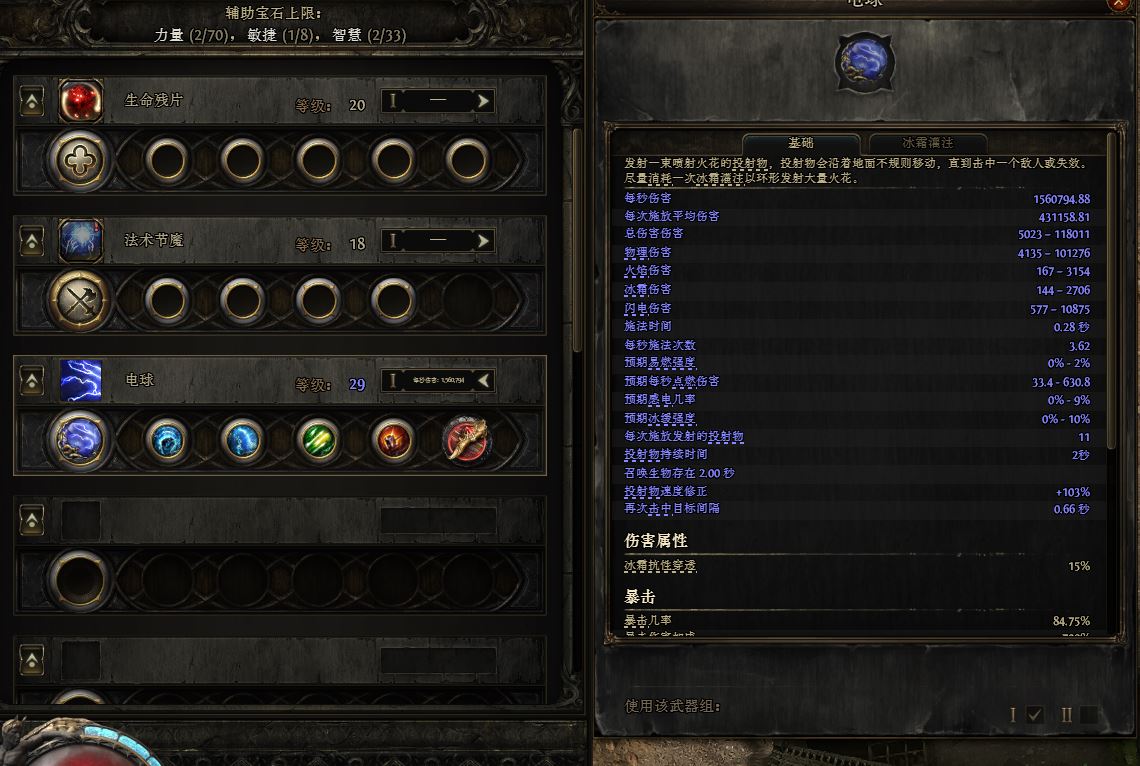Select the 生命残片 skill icon
1140x766 pixels.
(x=81, y=101)
